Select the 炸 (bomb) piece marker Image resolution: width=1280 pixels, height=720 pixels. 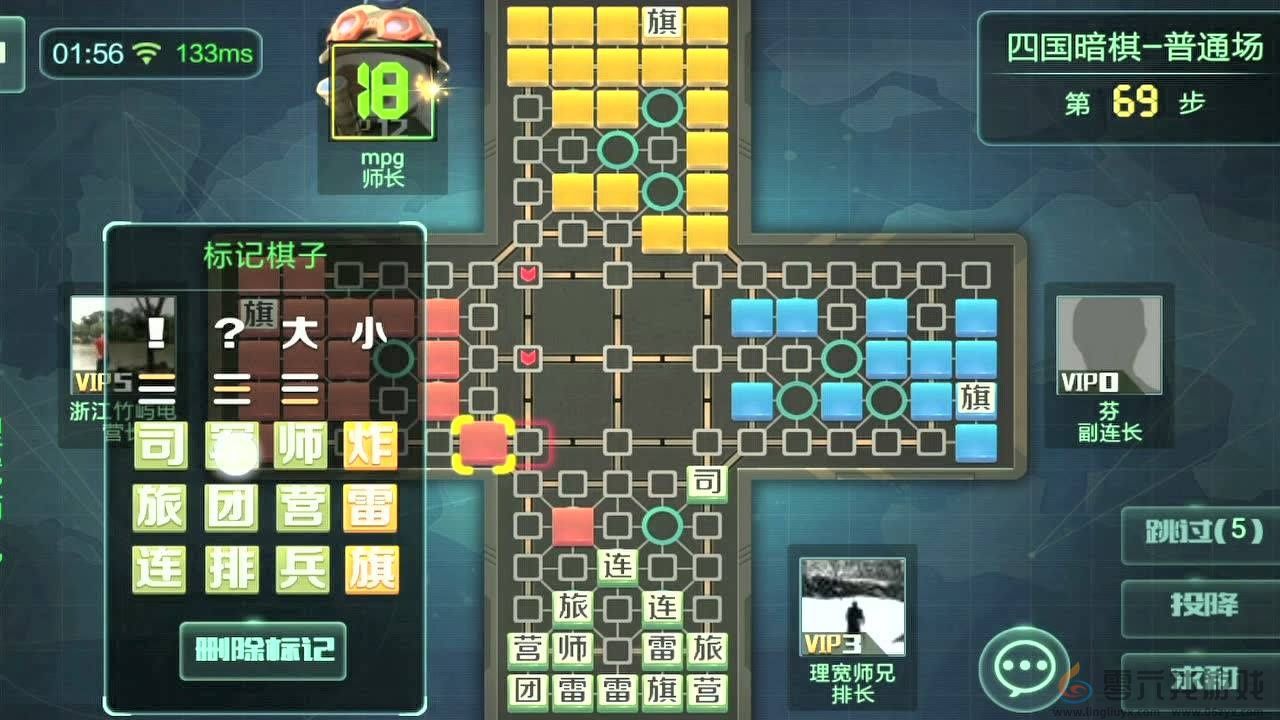[370, 447]
